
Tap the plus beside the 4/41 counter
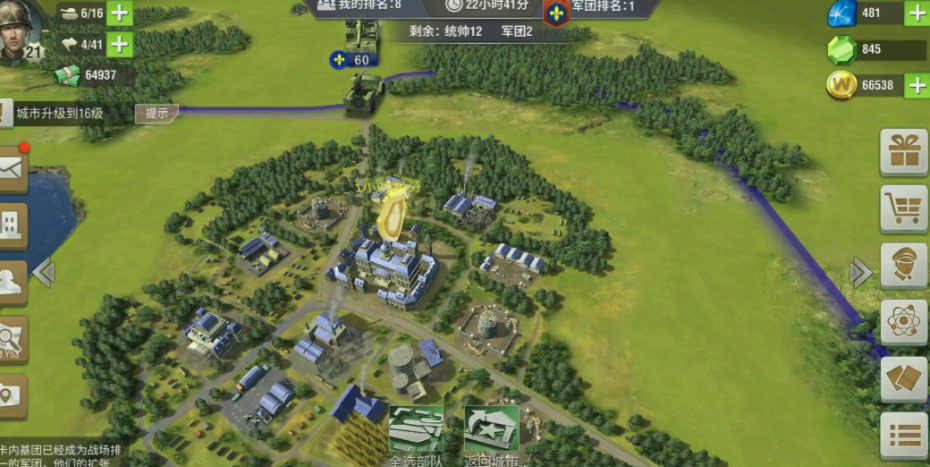[x=120, y=44]
